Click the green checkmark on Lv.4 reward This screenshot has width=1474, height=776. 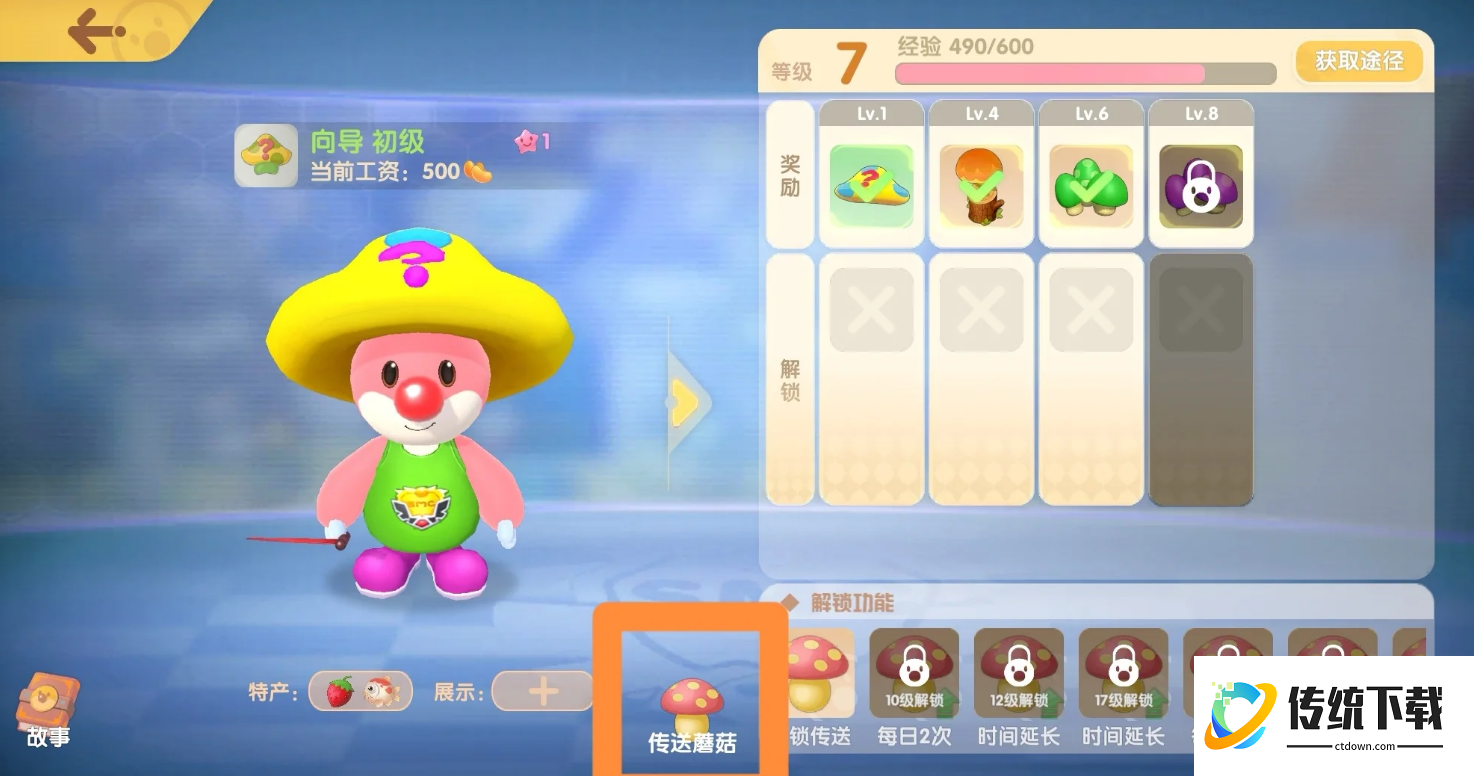click(980, 185)
